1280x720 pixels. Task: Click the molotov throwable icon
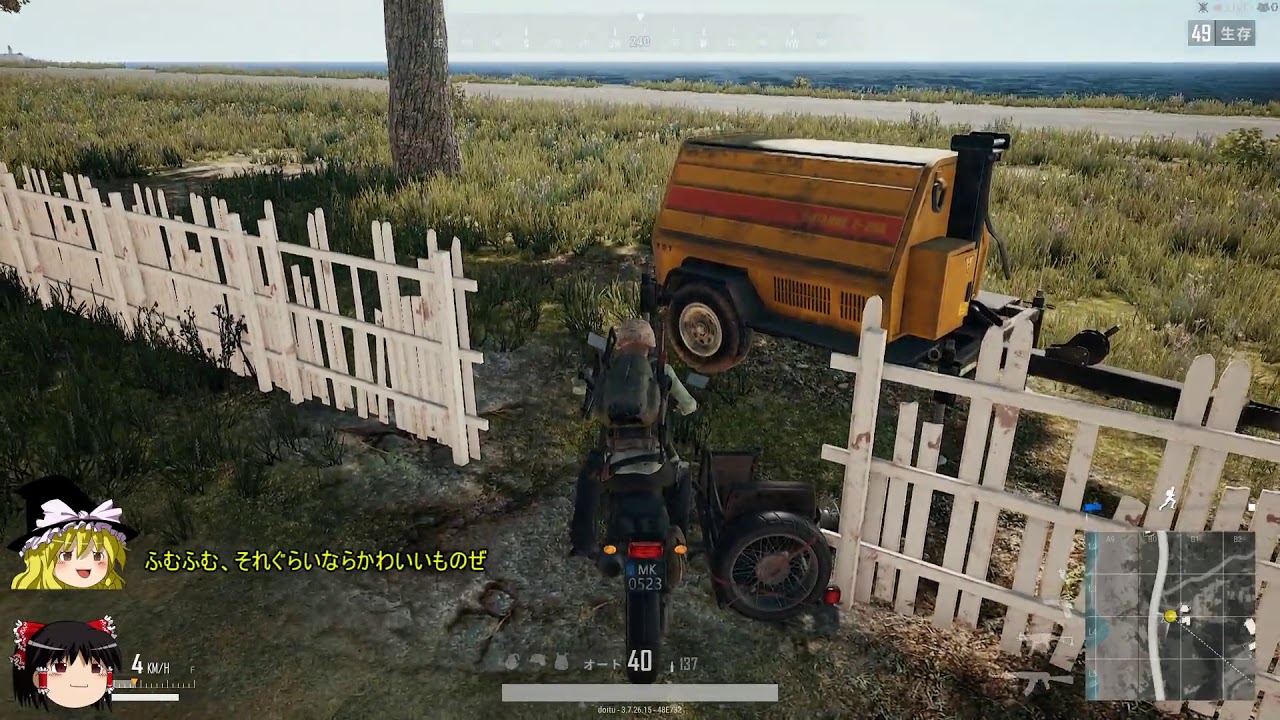538,662
